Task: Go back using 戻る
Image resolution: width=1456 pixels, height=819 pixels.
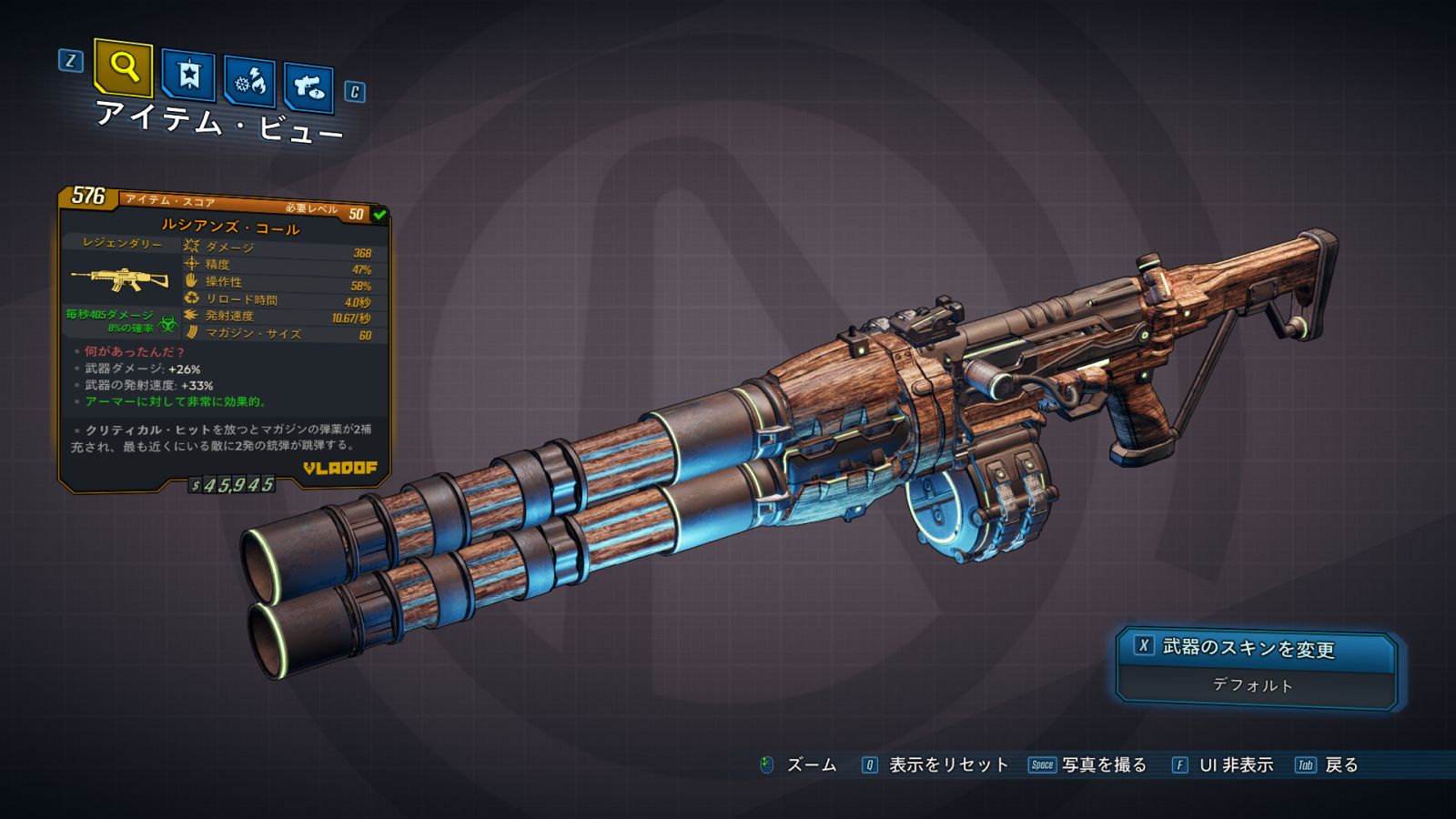Action: pos(1340,765)
